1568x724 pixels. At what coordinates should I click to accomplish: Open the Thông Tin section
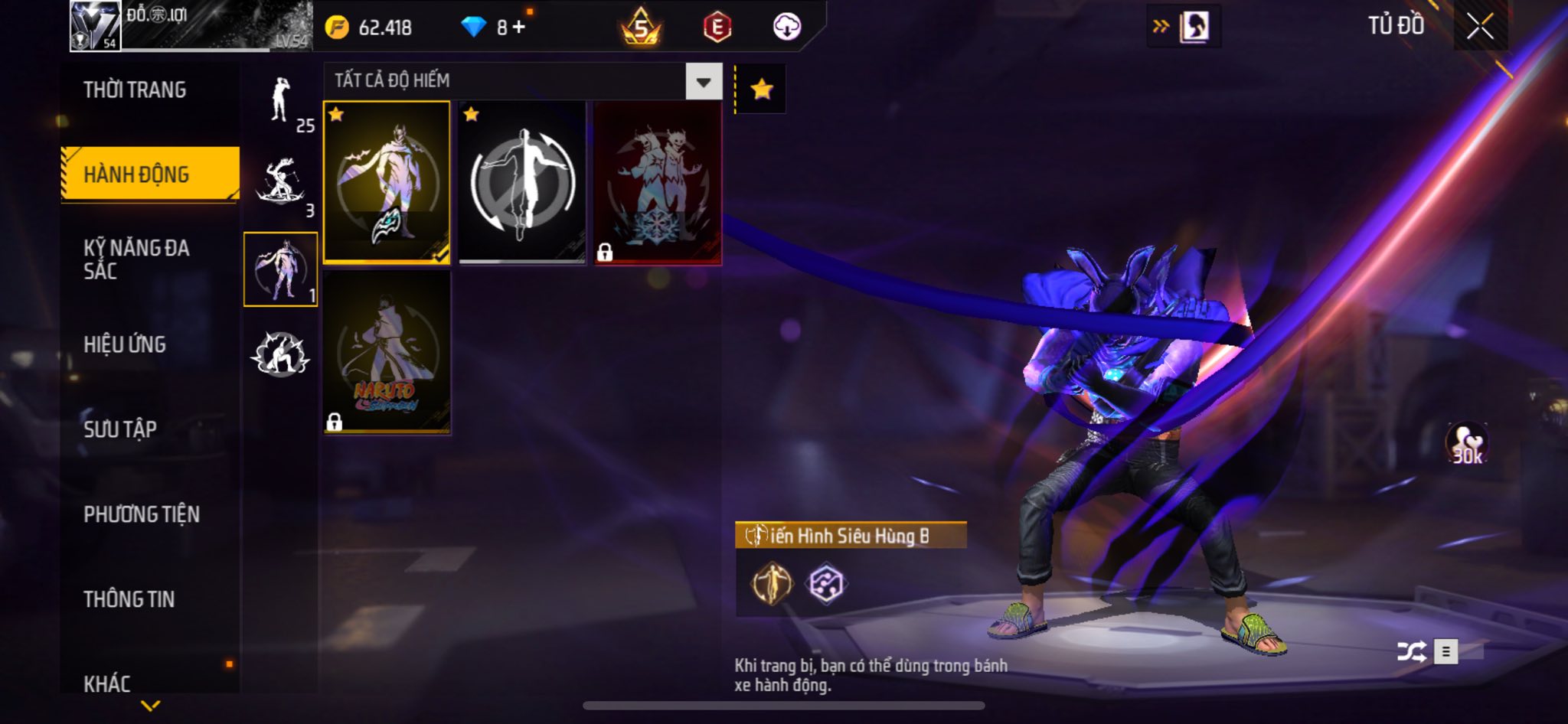pyautogui.click(x=129, y=599)
